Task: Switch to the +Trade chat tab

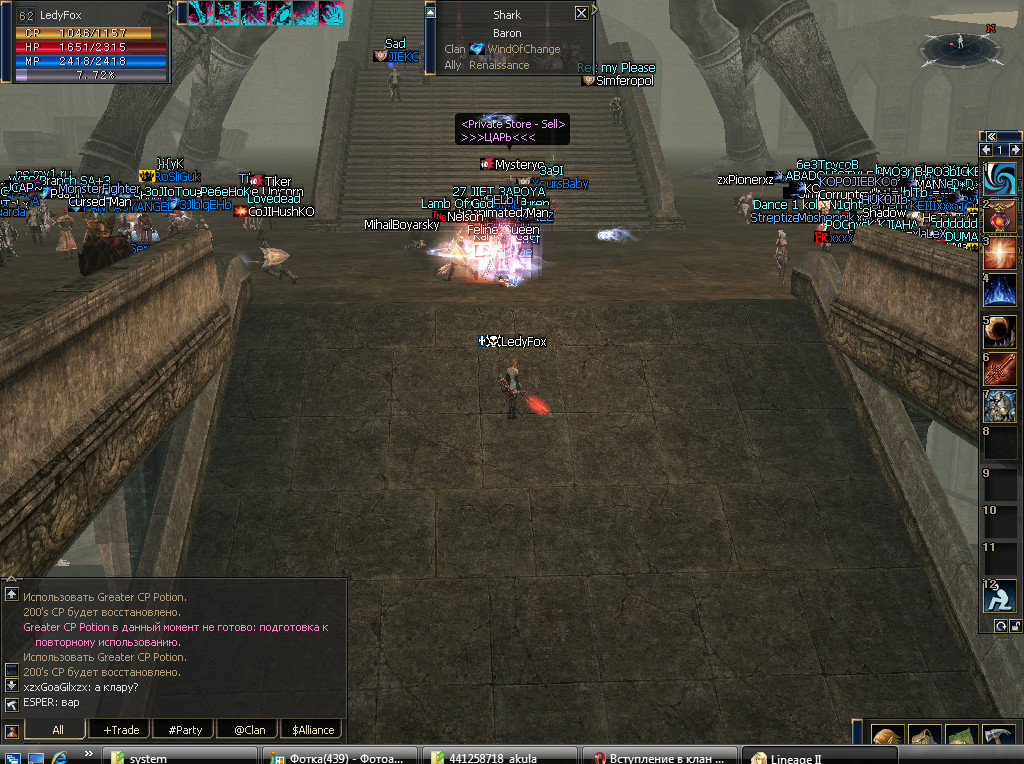Action: coord(121,730)
